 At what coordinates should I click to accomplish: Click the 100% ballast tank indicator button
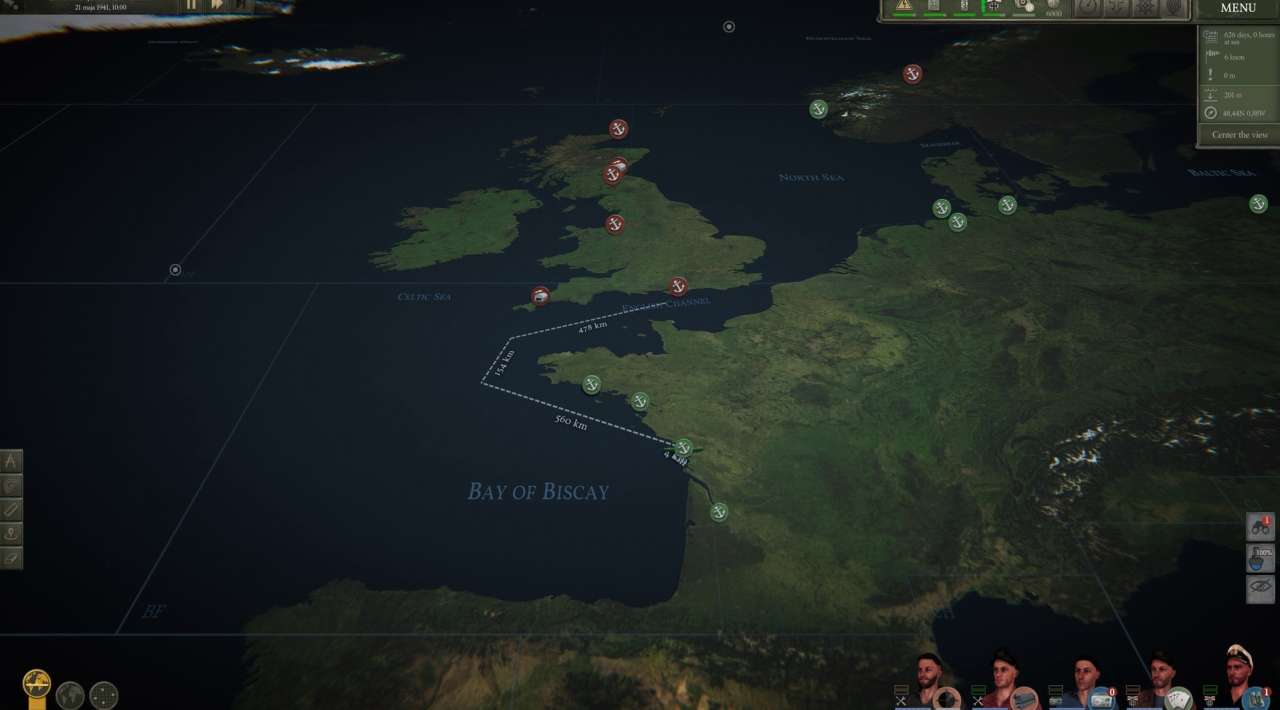(x=1260, y=558)
